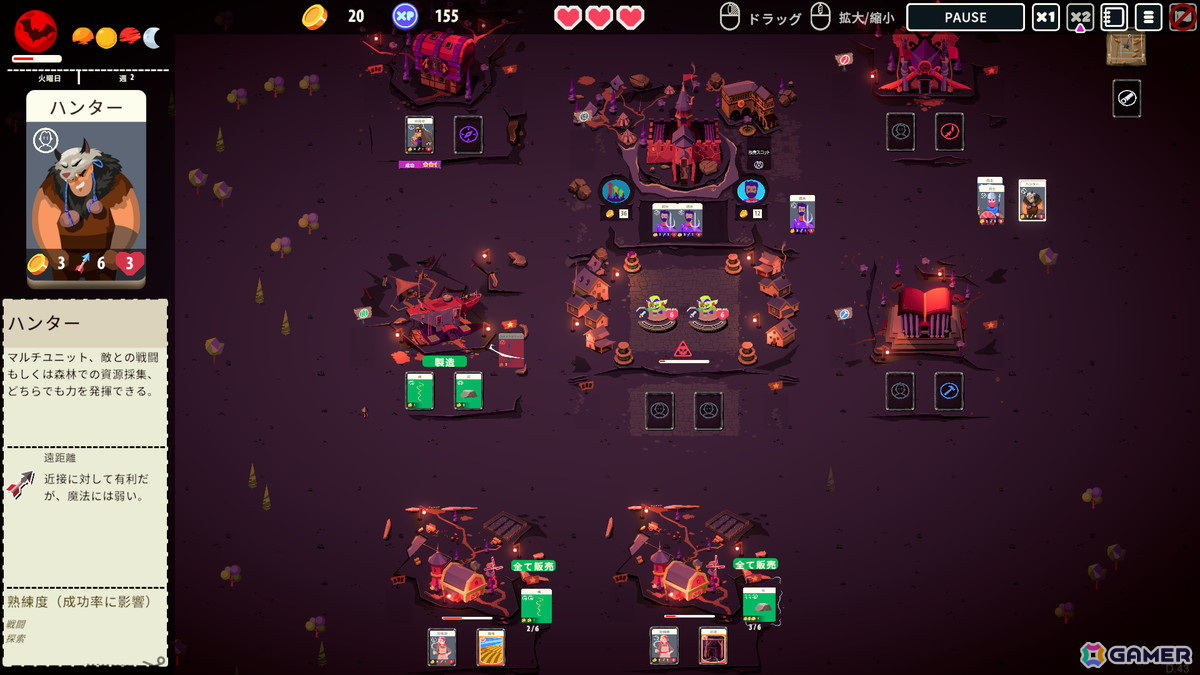
Task: Sell all at the stone farm
Action: point(755,564)
